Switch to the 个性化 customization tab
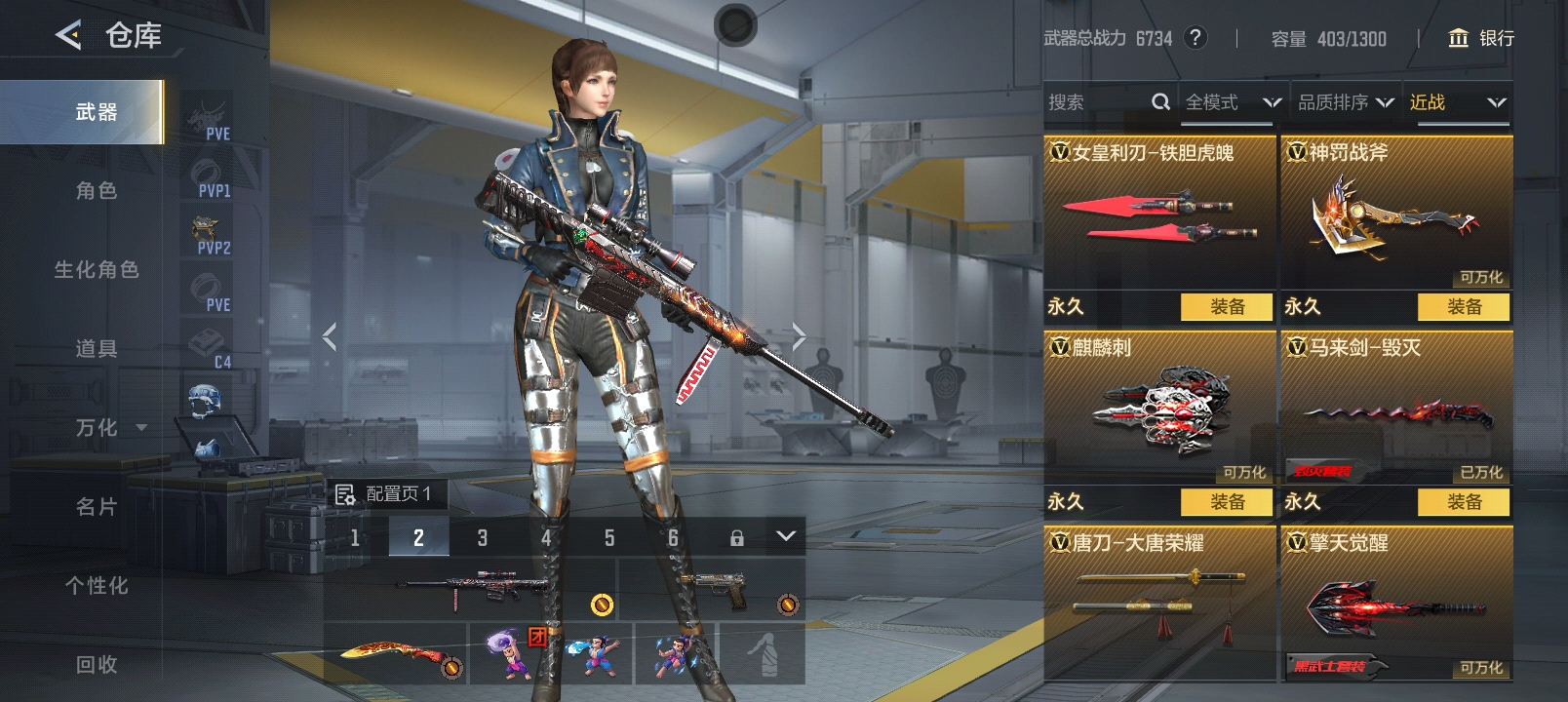This screenshot has width=1568, height=702. click(x=96, y=586)
